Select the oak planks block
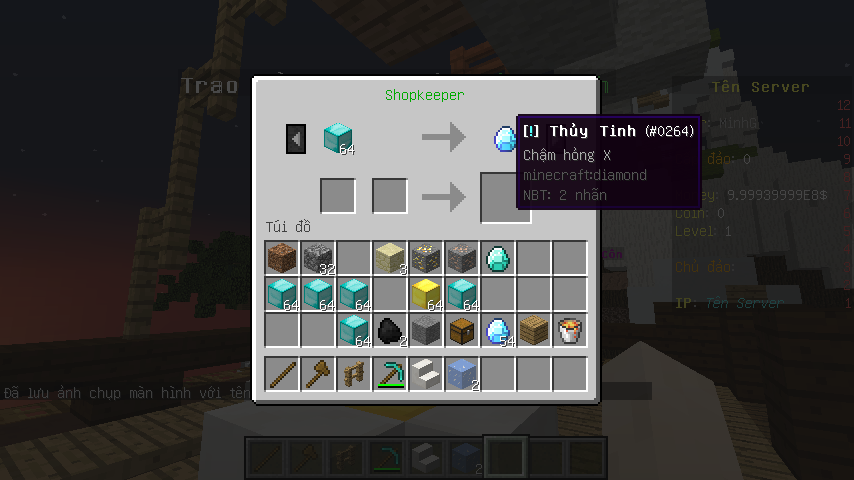This screenshot has width=854, height=480. pos(535,331)
